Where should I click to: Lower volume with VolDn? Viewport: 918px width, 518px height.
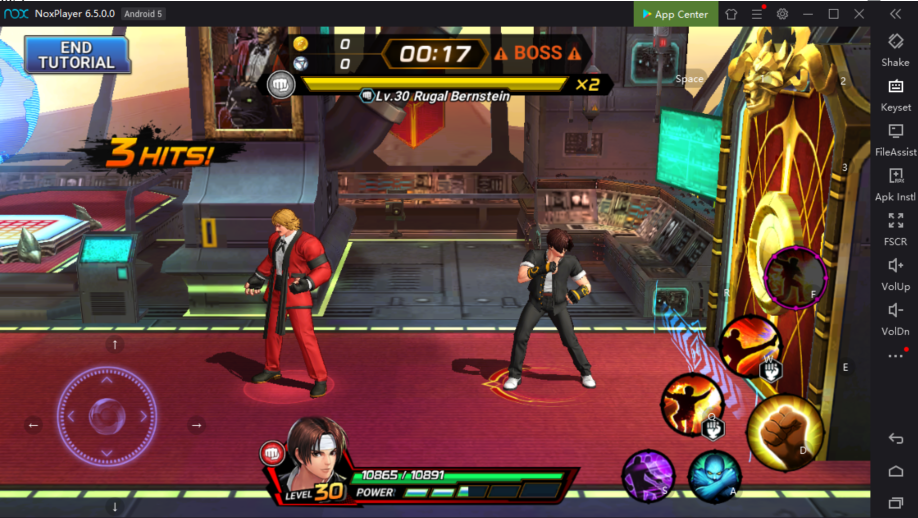point(895,318)
